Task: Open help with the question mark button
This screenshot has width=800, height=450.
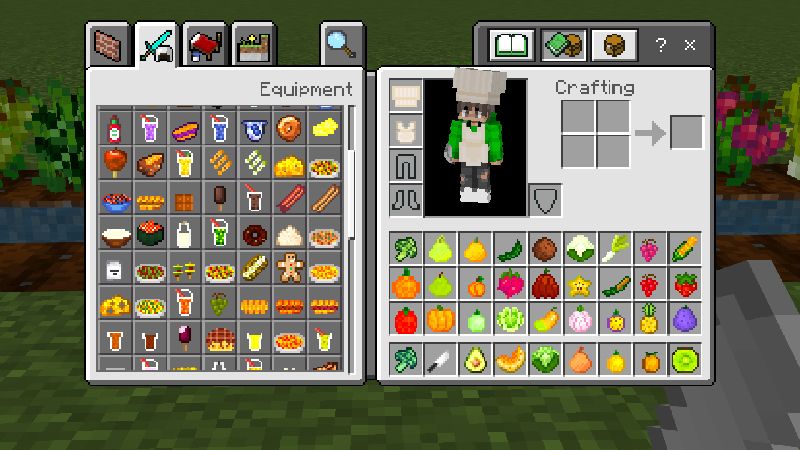Action: (661, 45)
